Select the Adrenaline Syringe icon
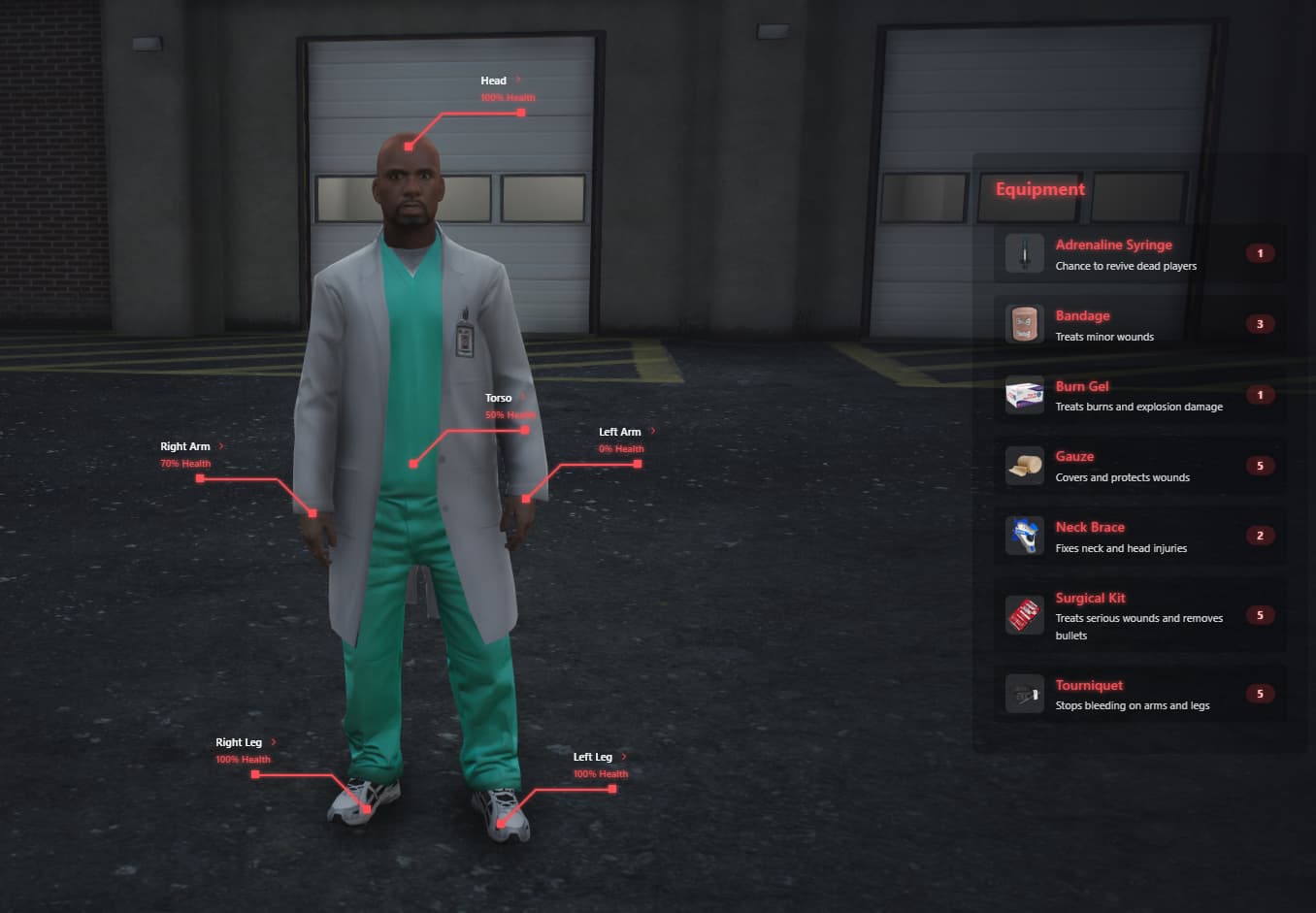Viewport: 1316px width, 913px height. coord(1025,252)
